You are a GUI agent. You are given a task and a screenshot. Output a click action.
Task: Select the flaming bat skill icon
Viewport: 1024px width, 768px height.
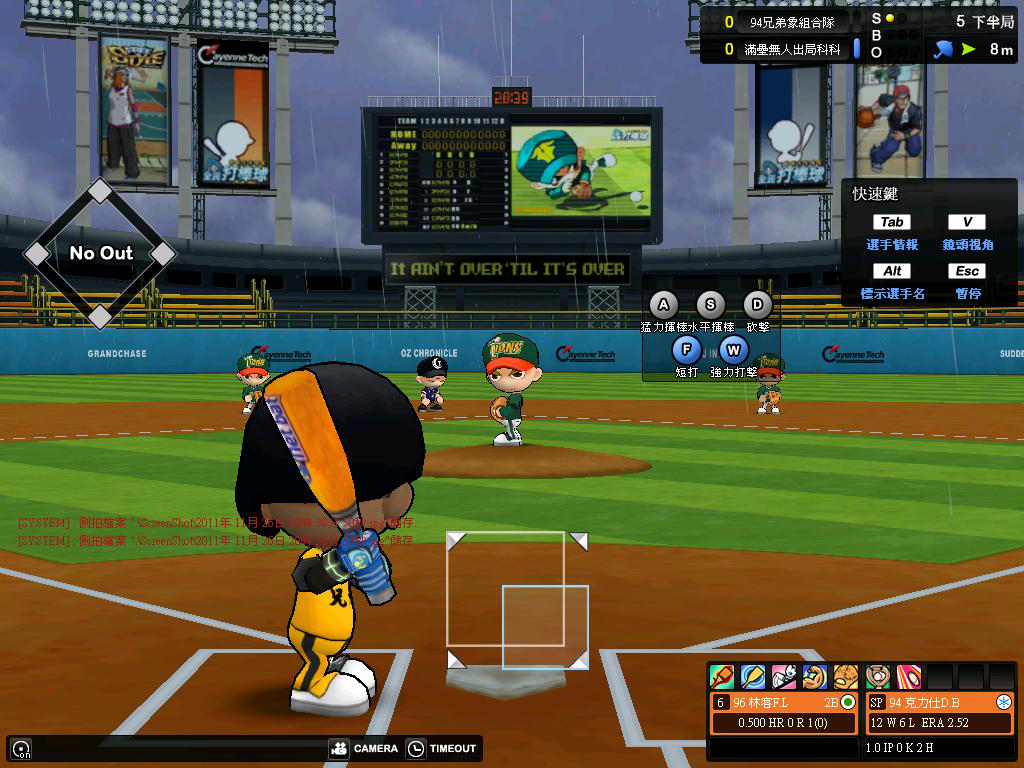(722, 677)
